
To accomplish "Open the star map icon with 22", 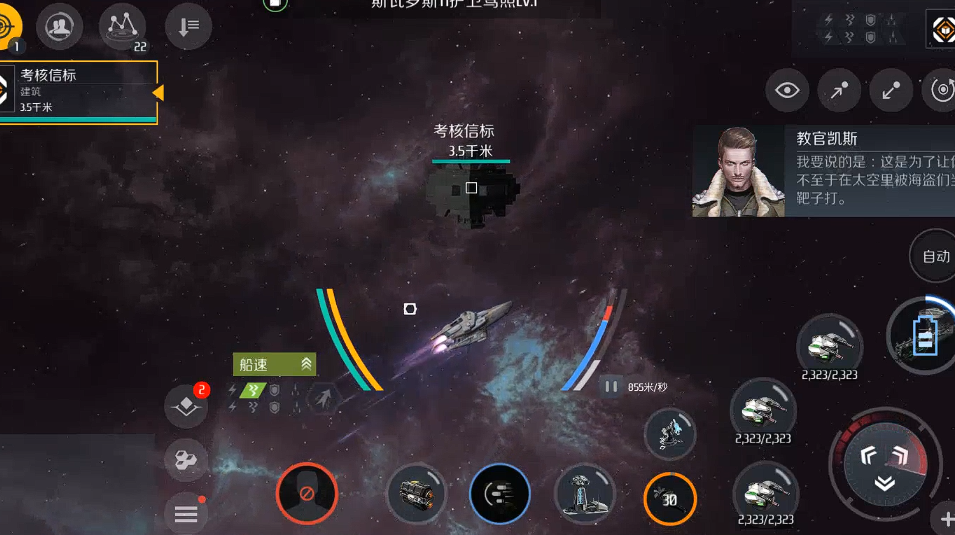I will pyautogui.click(x=122, y=25).
